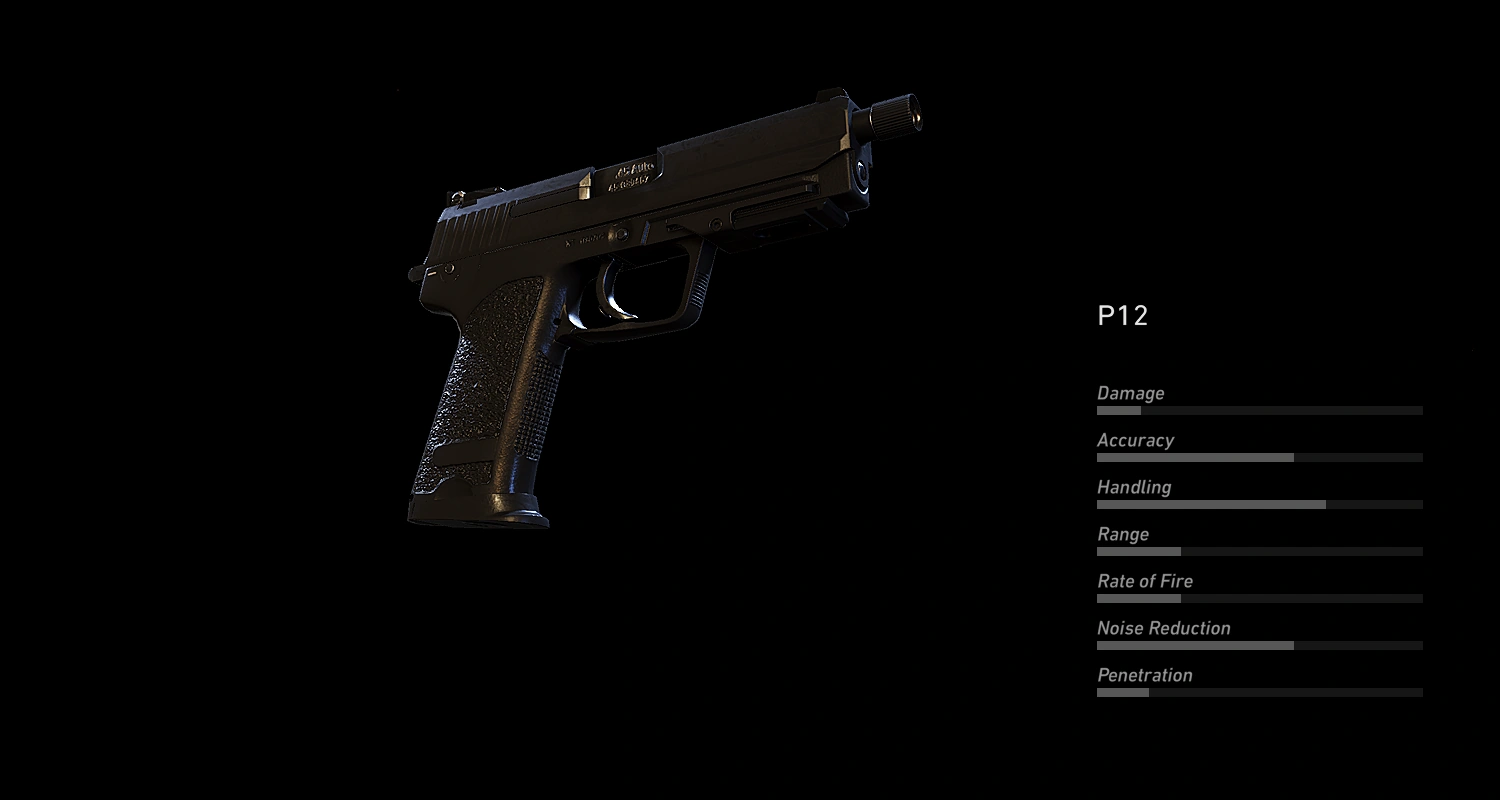Image resolution: width=1500 pixels, height=800 pixels.
Task: Click the Range progress bar
Action: coord(1259,551)
